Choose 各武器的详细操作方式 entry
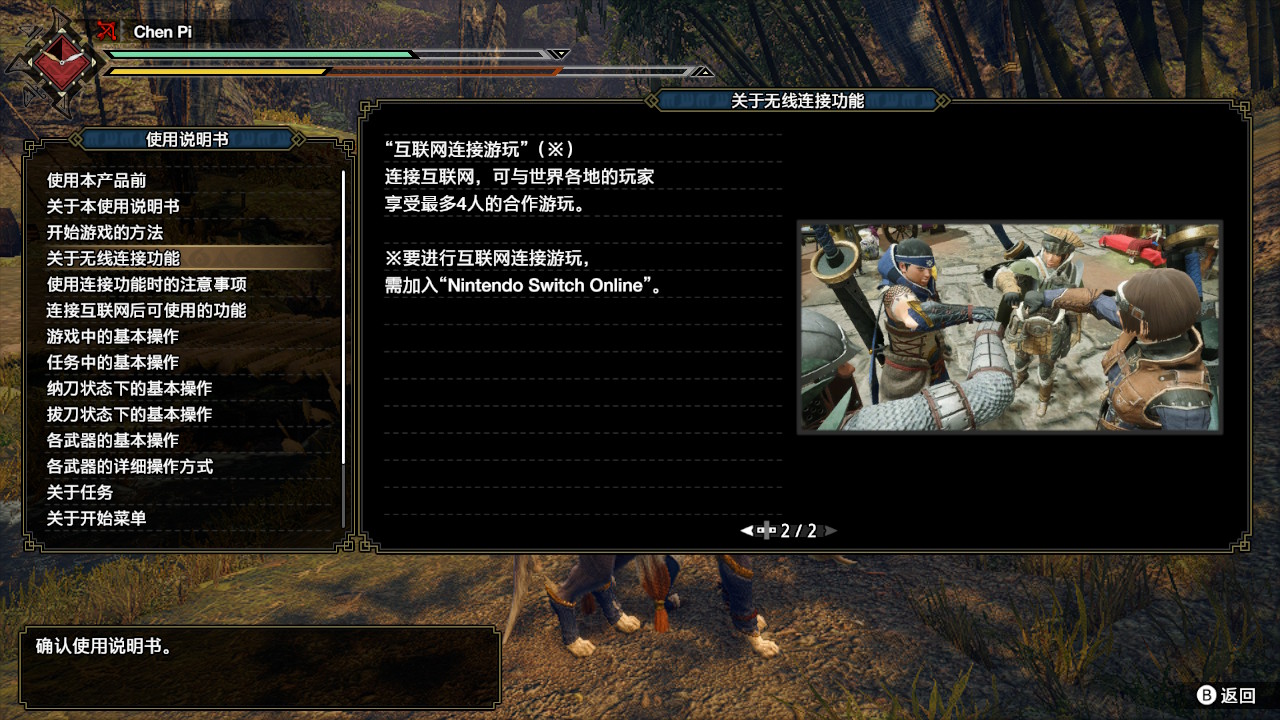Viewport: 1280px width, 720px height. 129,466
